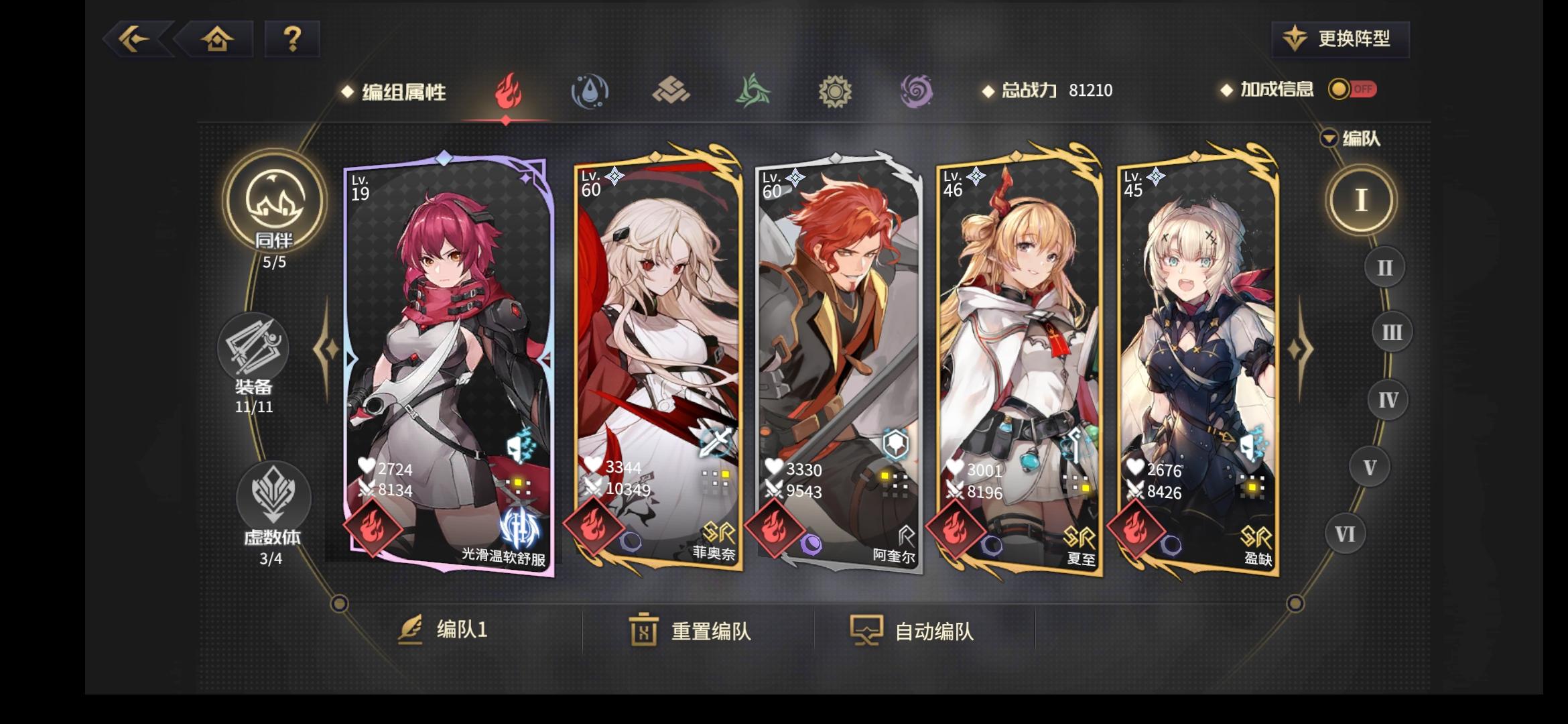Image resolution: width=1568 pixels, height=724 pixels.
Task: Click the 更换阵型 button
Action: click(x=1340, y=40)
